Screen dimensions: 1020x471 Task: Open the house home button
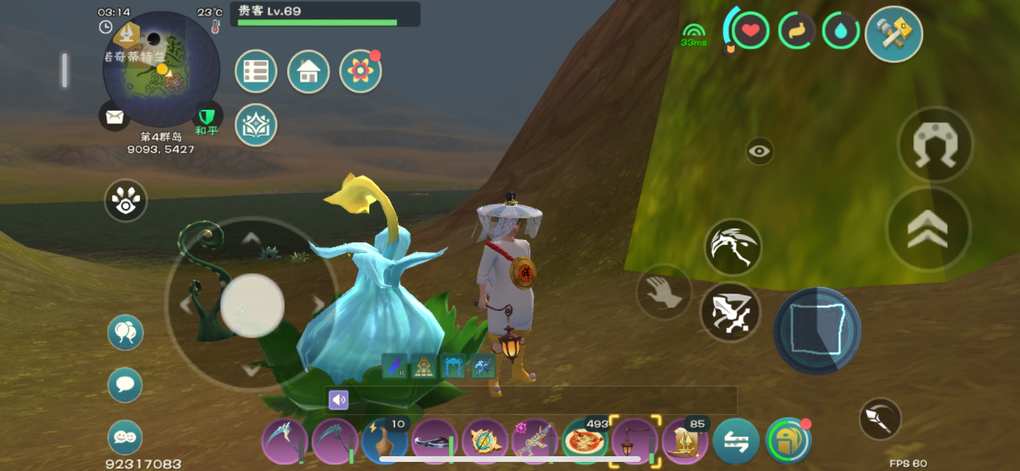pos(308,71)
